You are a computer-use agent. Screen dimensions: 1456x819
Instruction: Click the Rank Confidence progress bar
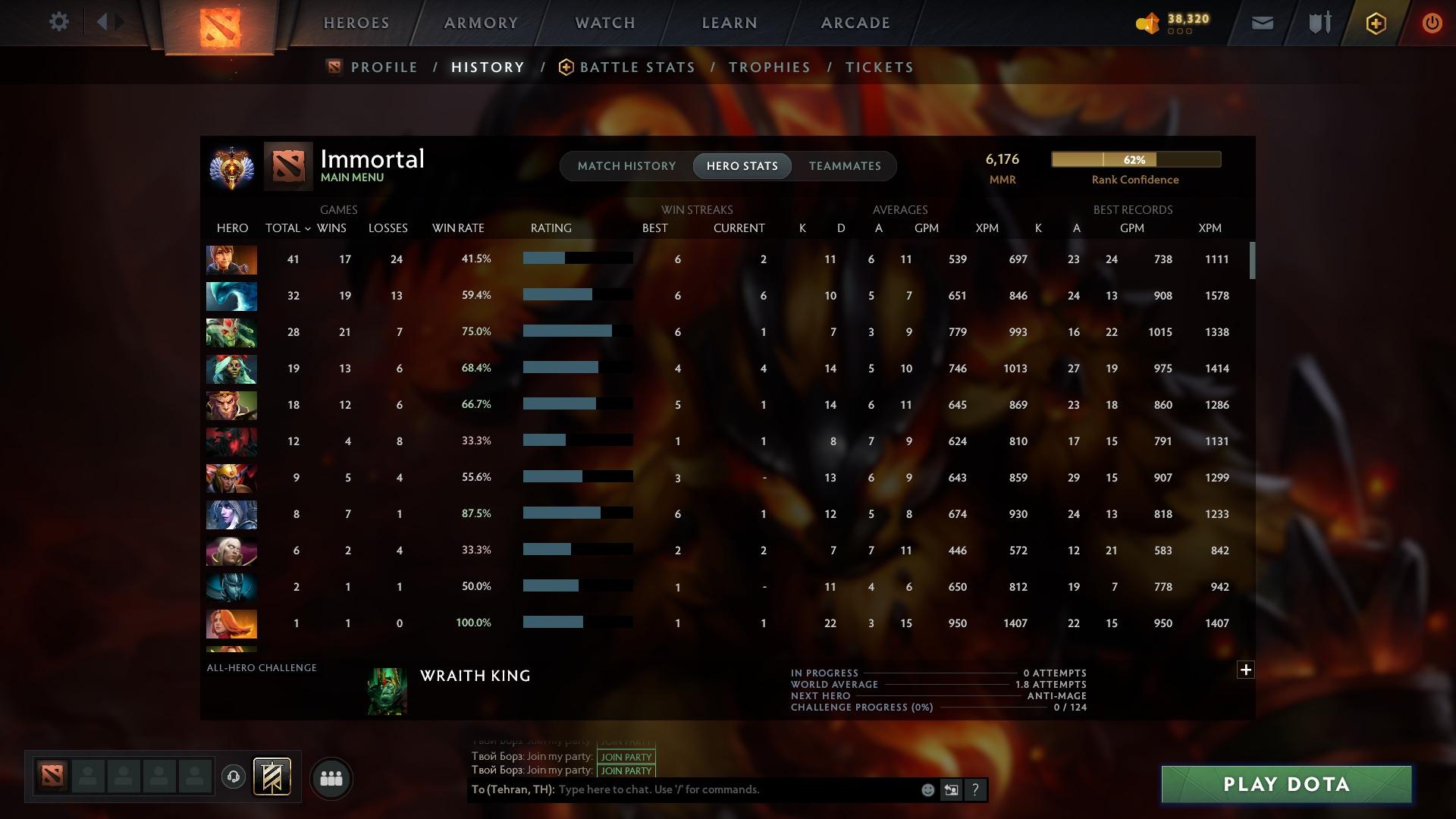click(1135, 160)
